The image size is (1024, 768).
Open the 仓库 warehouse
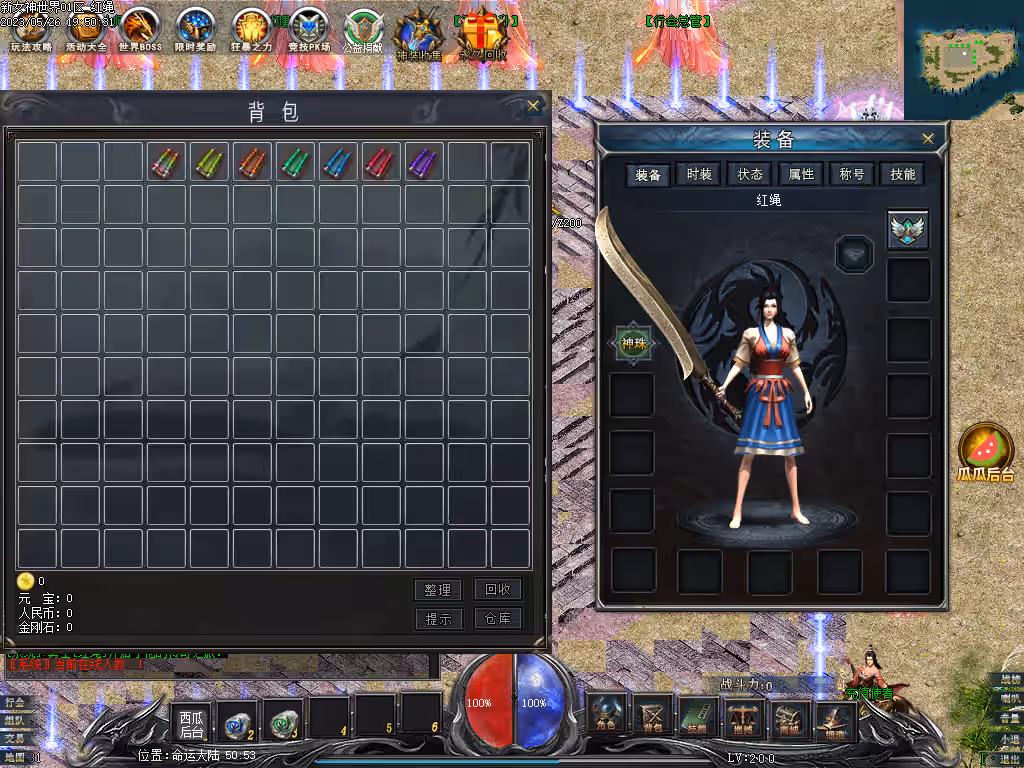pyautogui.click(x=497, y=619)
